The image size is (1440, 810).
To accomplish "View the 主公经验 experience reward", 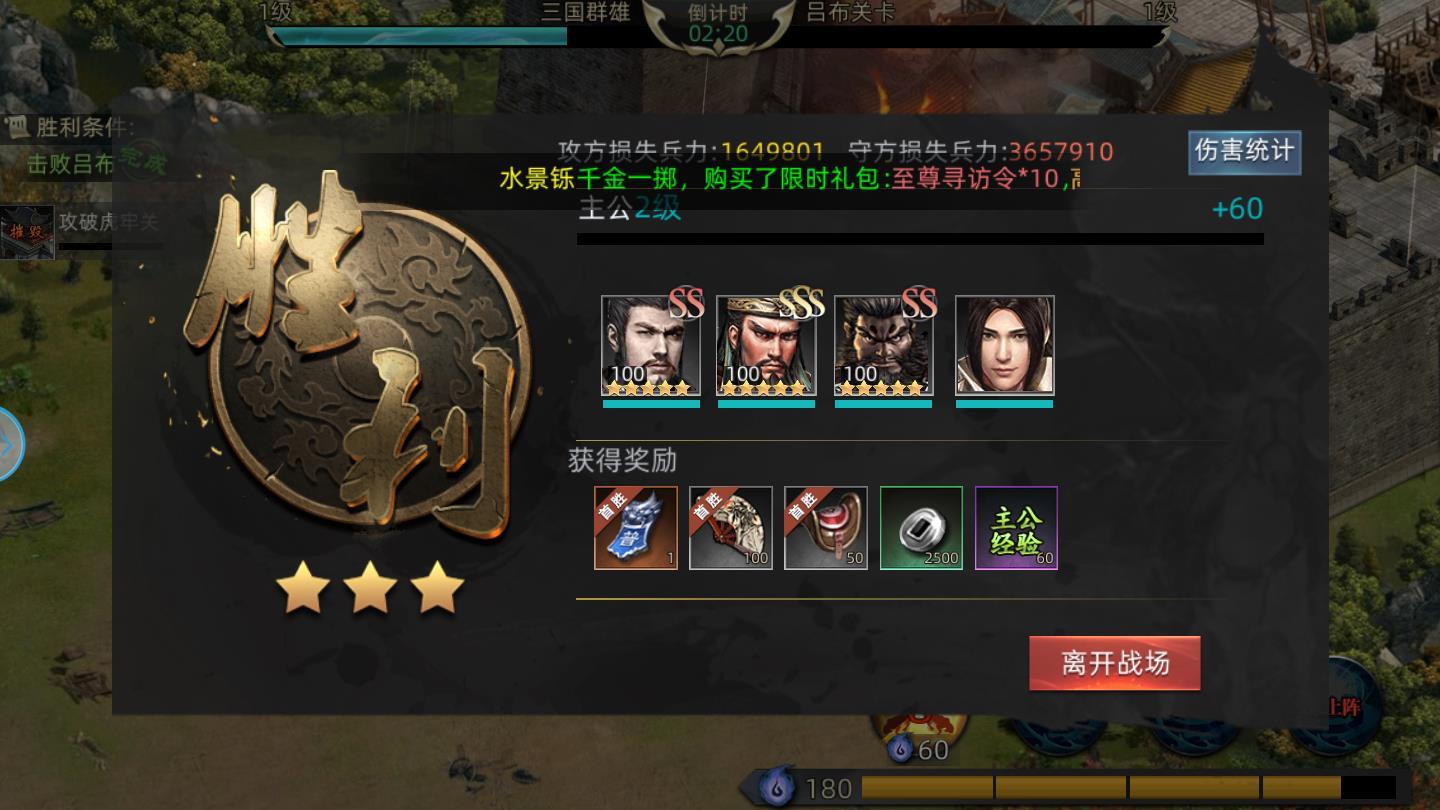I will (x=1016, y=528).
